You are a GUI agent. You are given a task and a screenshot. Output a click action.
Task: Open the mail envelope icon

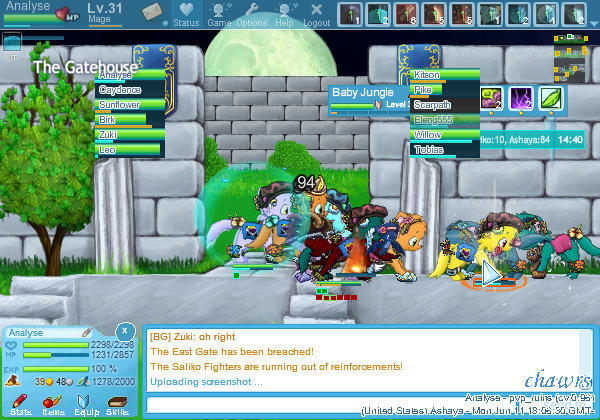coord(152,12)
